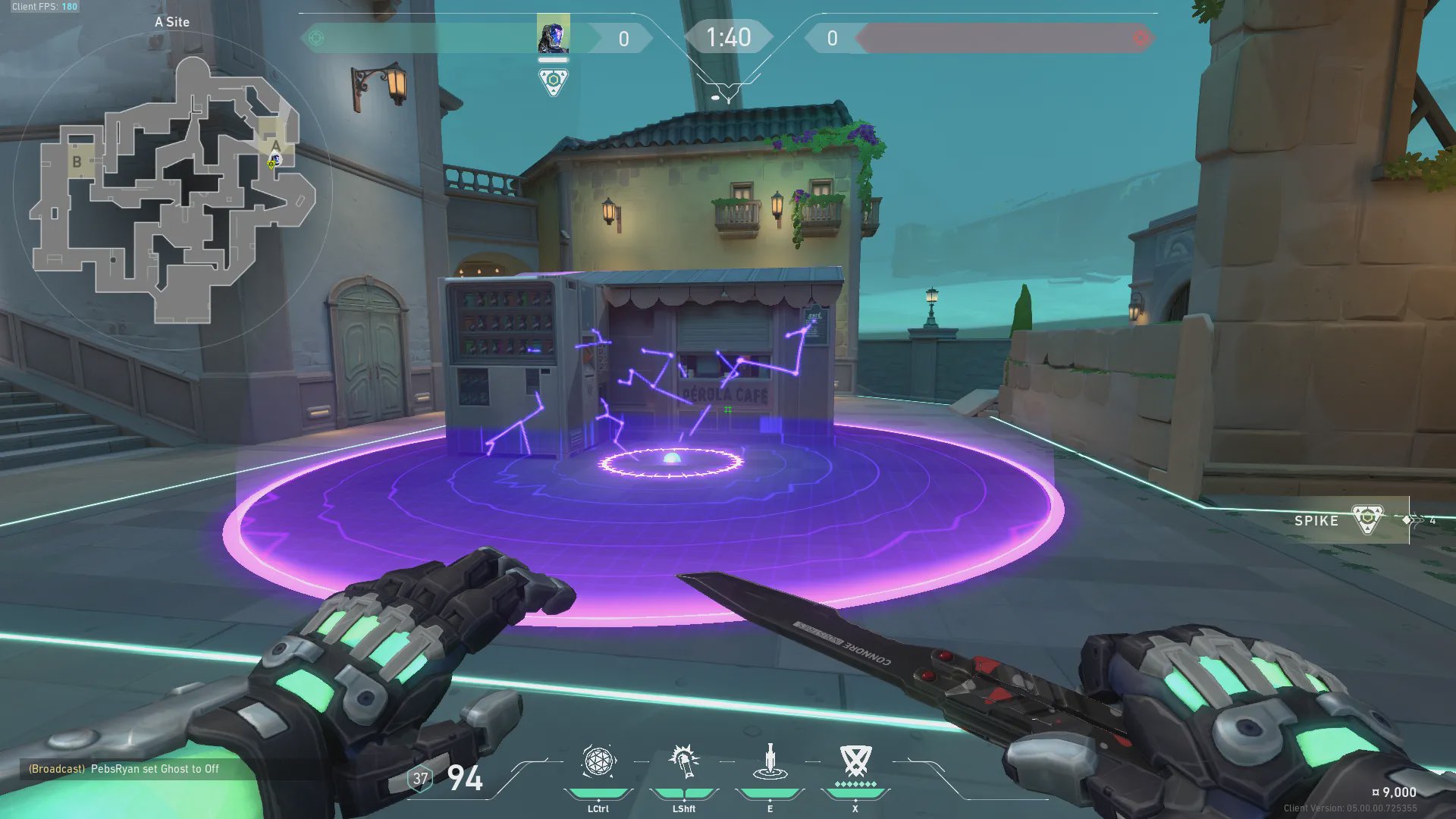The width and height of the screenshot is (1456, 819).
Task: Activate the NULL/cmd ultimate ability icon
Action: 855,761
